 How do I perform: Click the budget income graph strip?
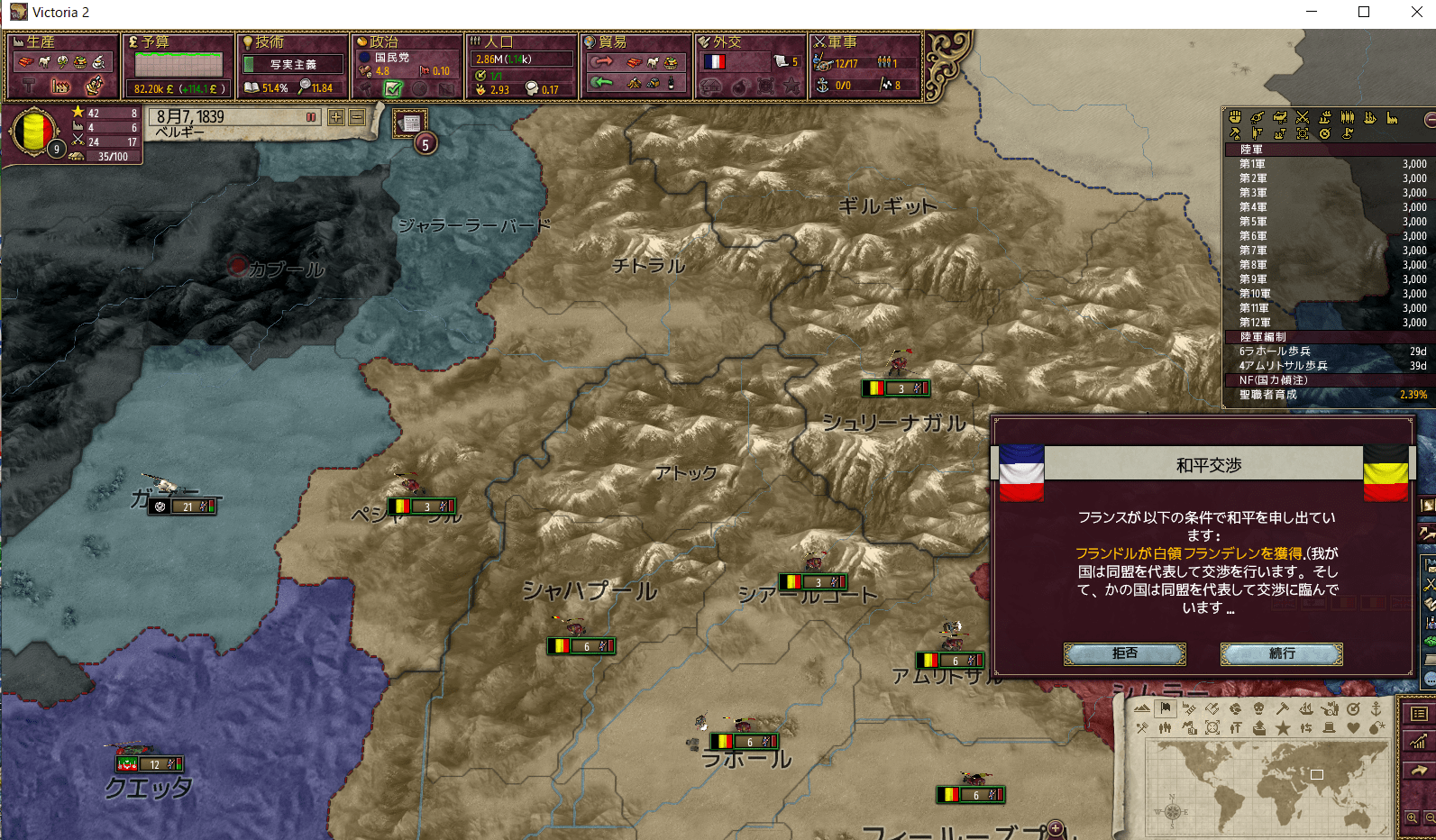pyautogui.click(x=177, y=63)
